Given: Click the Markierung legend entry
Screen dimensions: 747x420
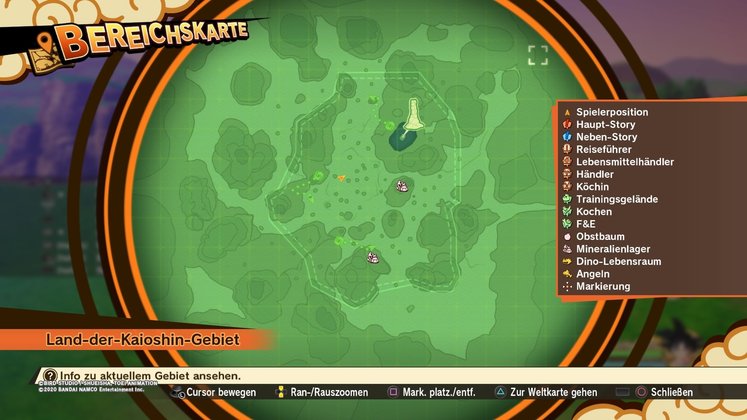Looking at the screenshot, I should [x=603, y=287].
